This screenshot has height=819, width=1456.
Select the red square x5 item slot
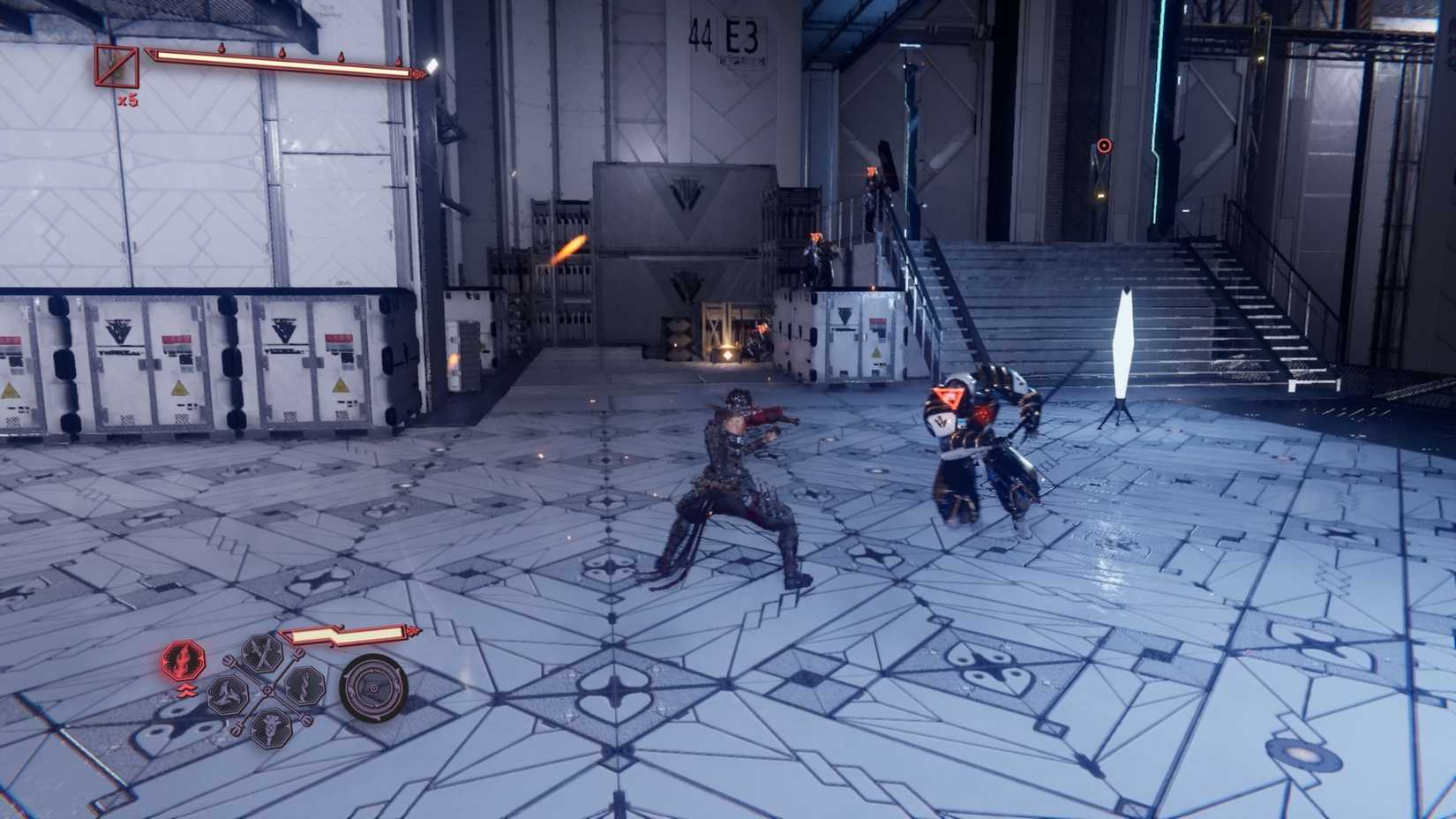point(116,66)
